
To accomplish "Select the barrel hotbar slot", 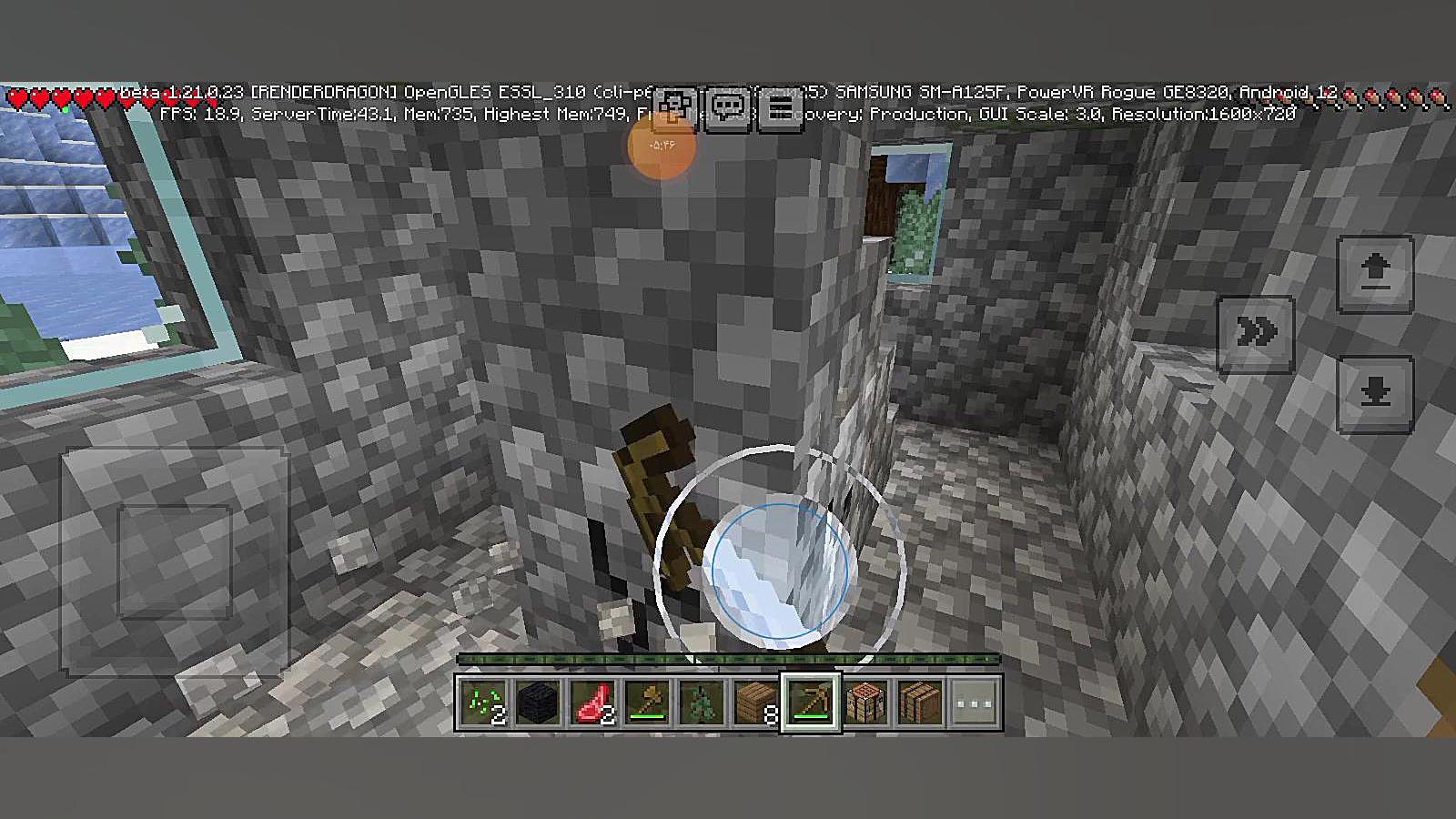I will tap(920, 703).
